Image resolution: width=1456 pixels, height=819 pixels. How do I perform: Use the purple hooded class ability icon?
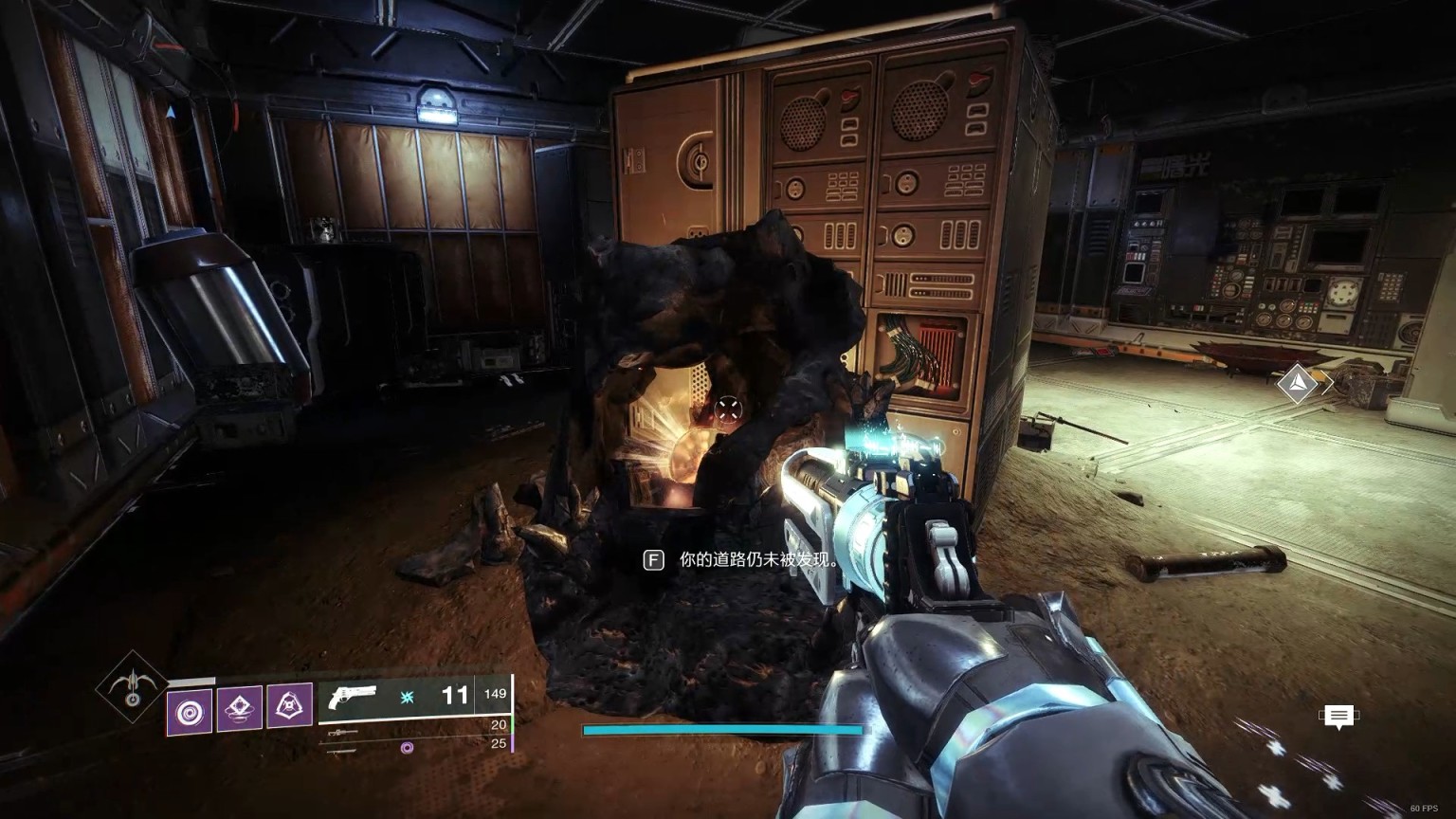289,706
